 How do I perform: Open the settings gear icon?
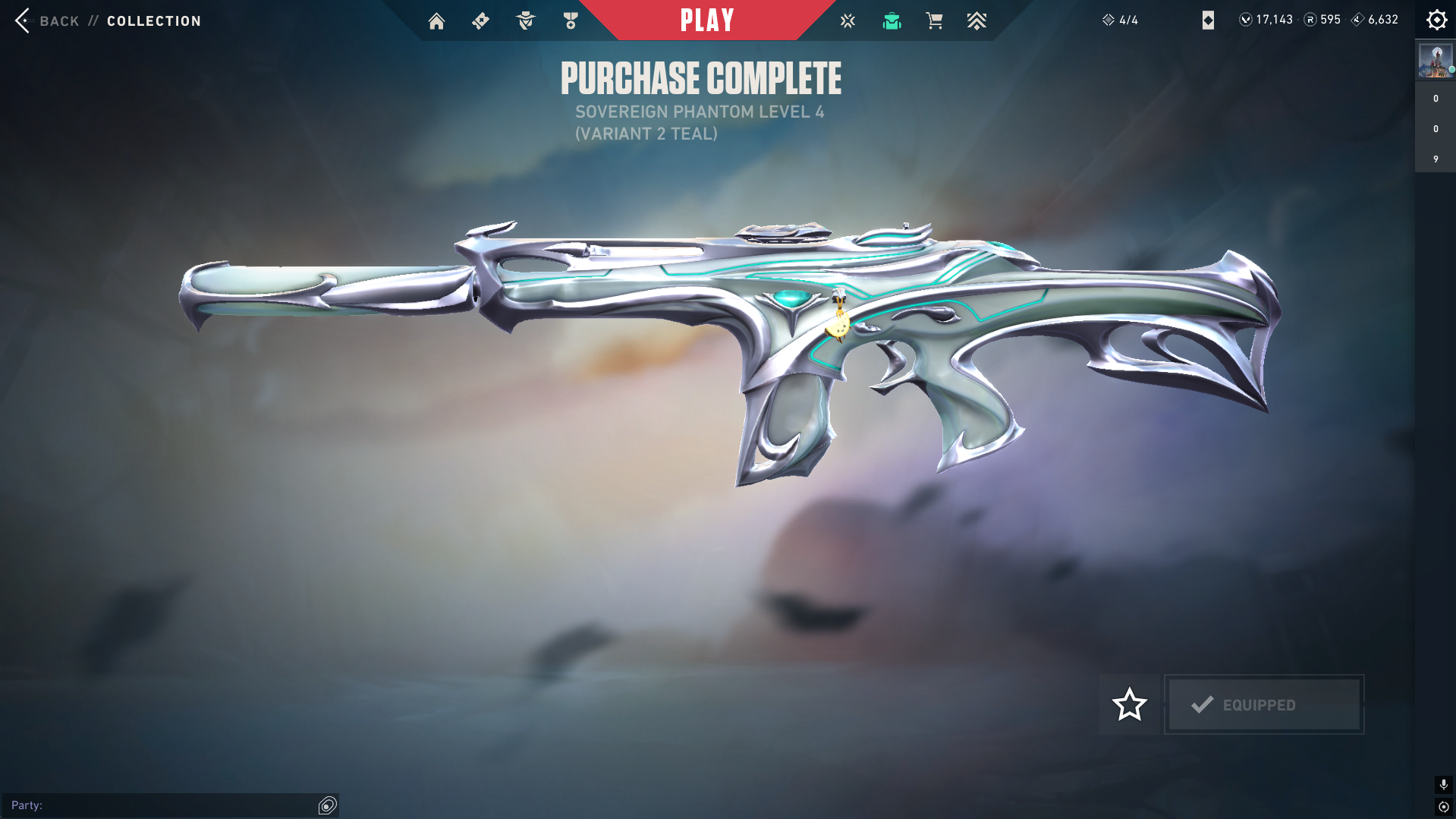click(x=1436, y=20)
